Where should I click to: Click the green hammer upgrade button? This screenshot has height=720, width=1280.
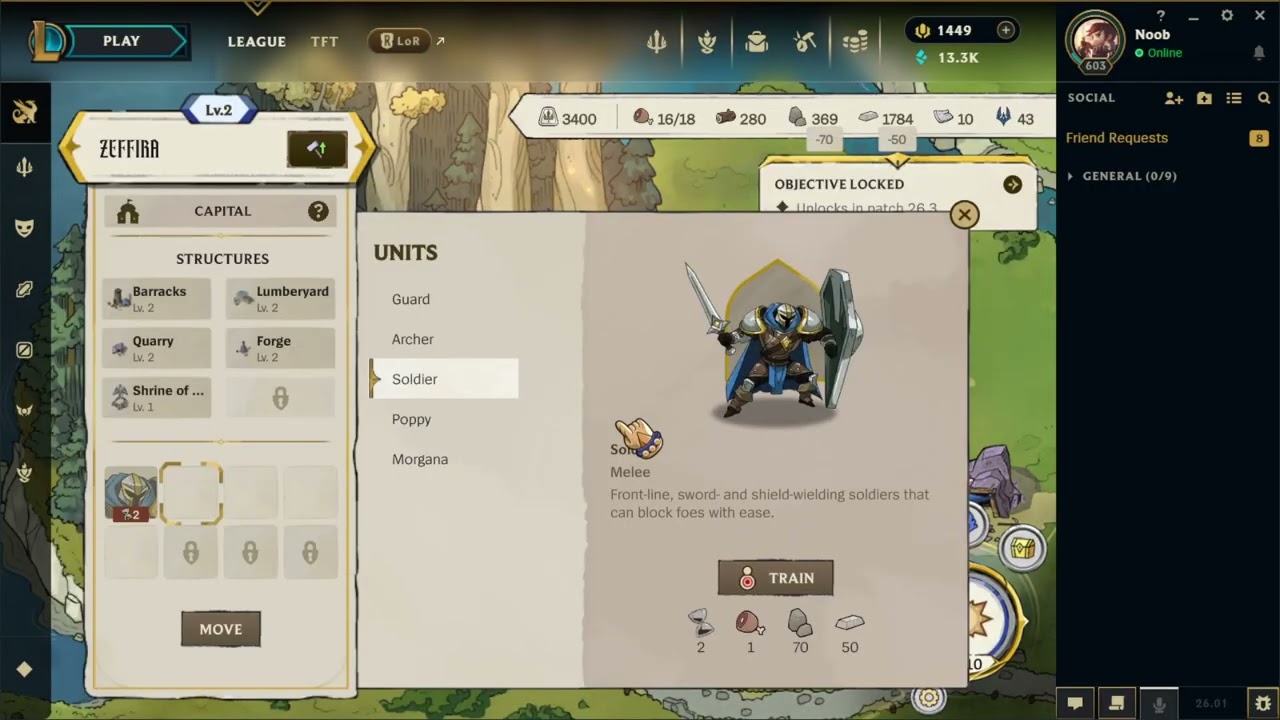pyautogui.click(x=317, y=149)
